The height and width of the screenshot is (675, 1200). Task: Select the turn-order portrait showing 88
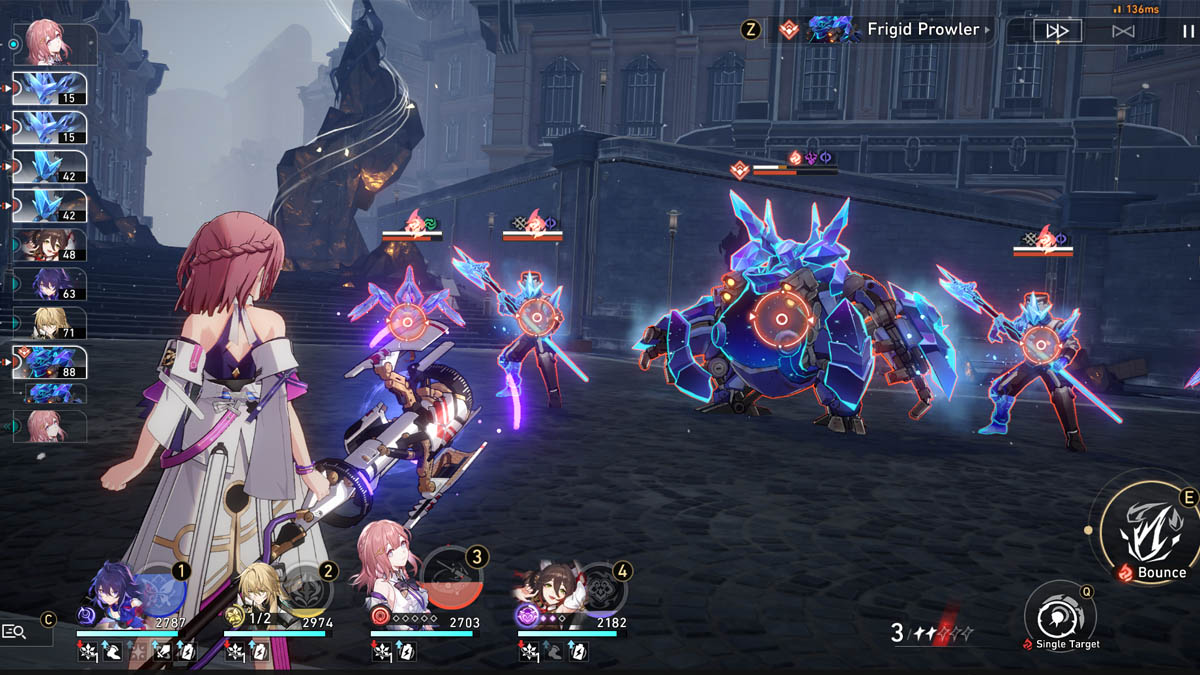[x=50, y=362]
